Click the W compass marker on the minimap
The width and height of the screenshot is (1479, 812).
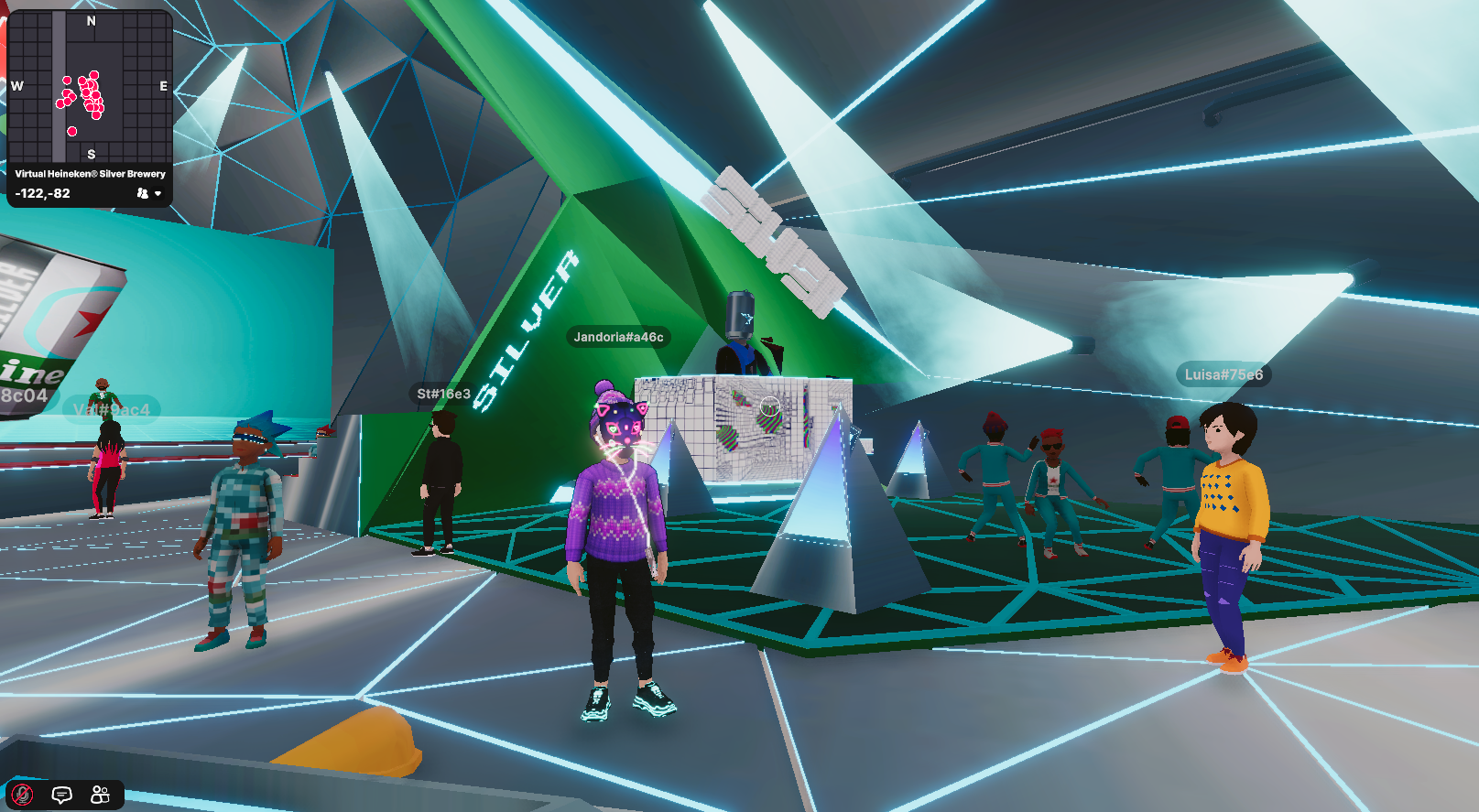tap(15, 88)
